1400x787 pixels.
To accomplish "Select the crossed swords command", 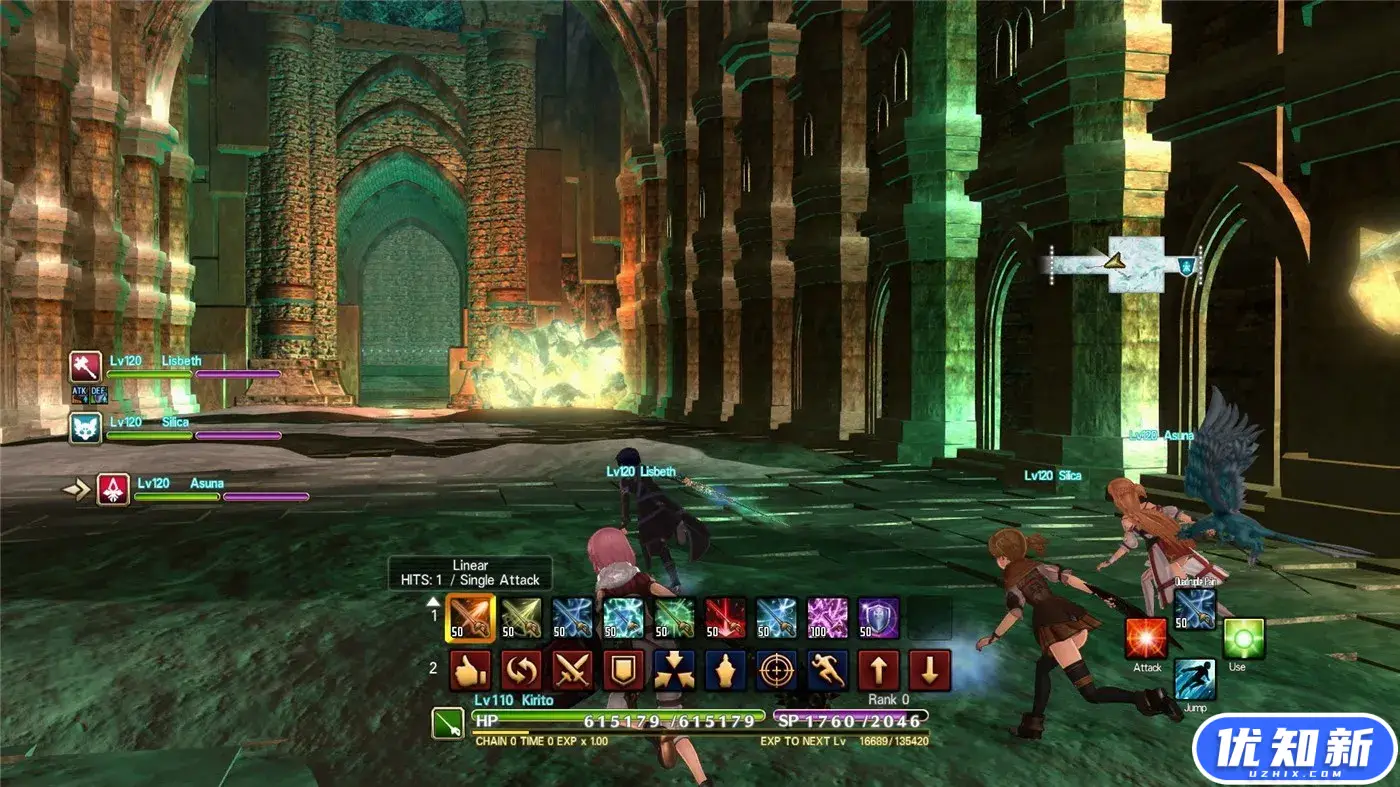I will tap(573, 671).
